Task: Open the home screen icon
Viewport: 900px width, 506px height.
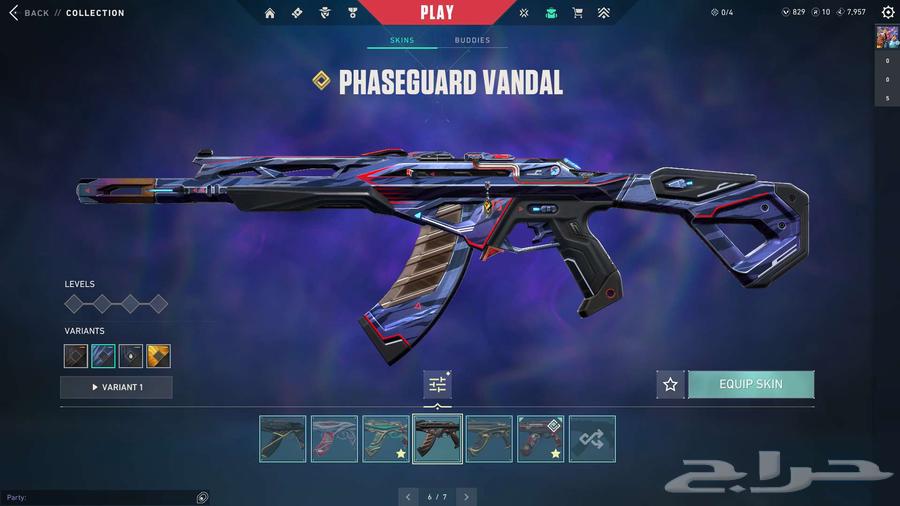Action: tap(270, 13)
